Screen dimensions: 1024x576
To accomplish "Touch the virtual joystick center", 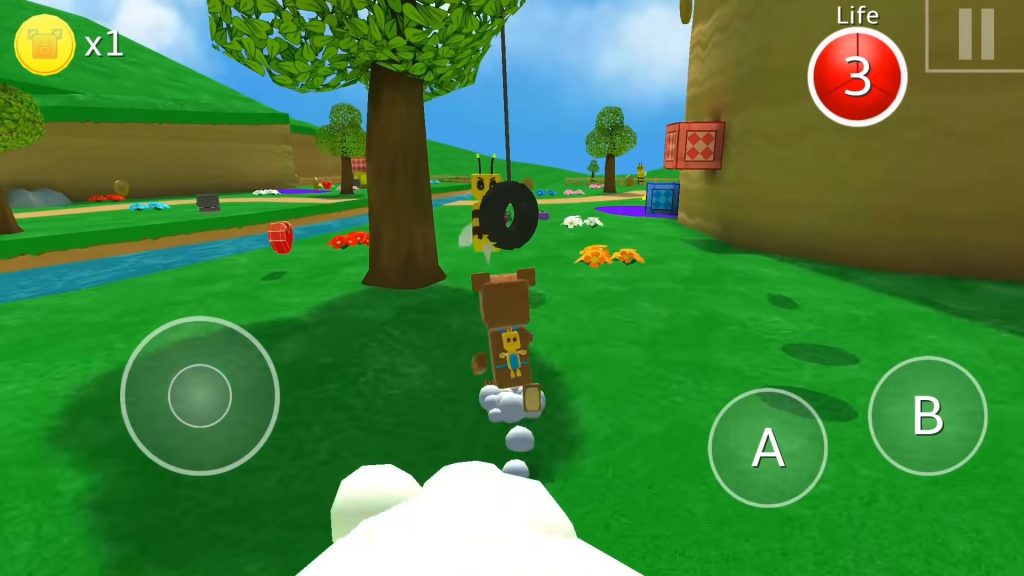I will 200,396.
